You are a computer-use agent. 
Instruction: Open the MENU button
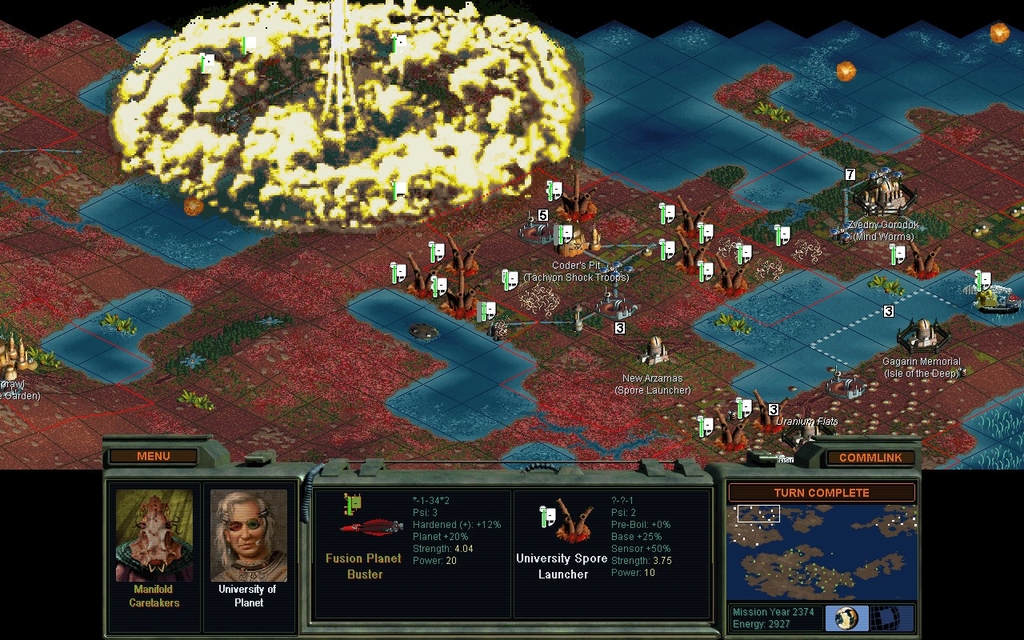(153, 456)
